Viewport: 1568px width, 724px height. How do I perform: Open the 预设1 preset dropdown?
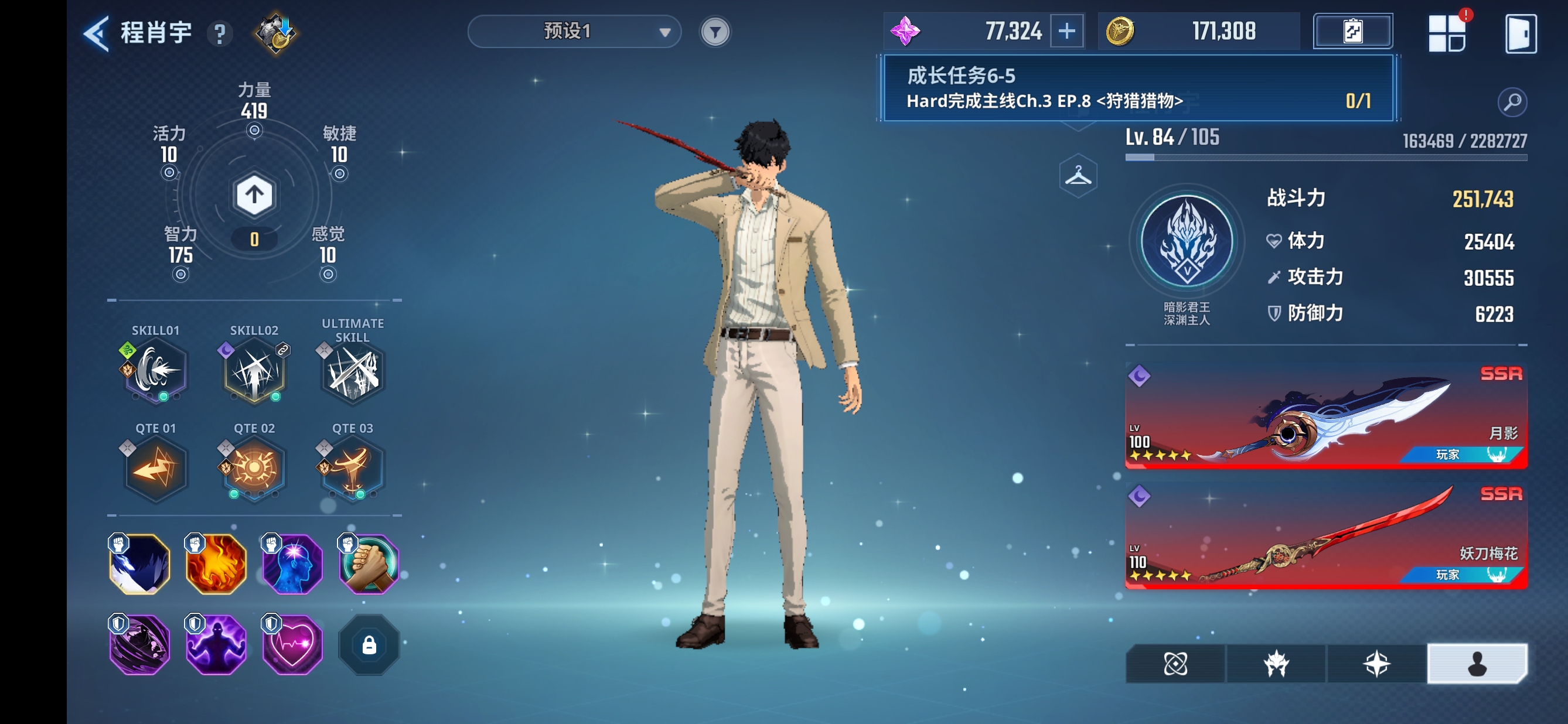pos(574,32)
